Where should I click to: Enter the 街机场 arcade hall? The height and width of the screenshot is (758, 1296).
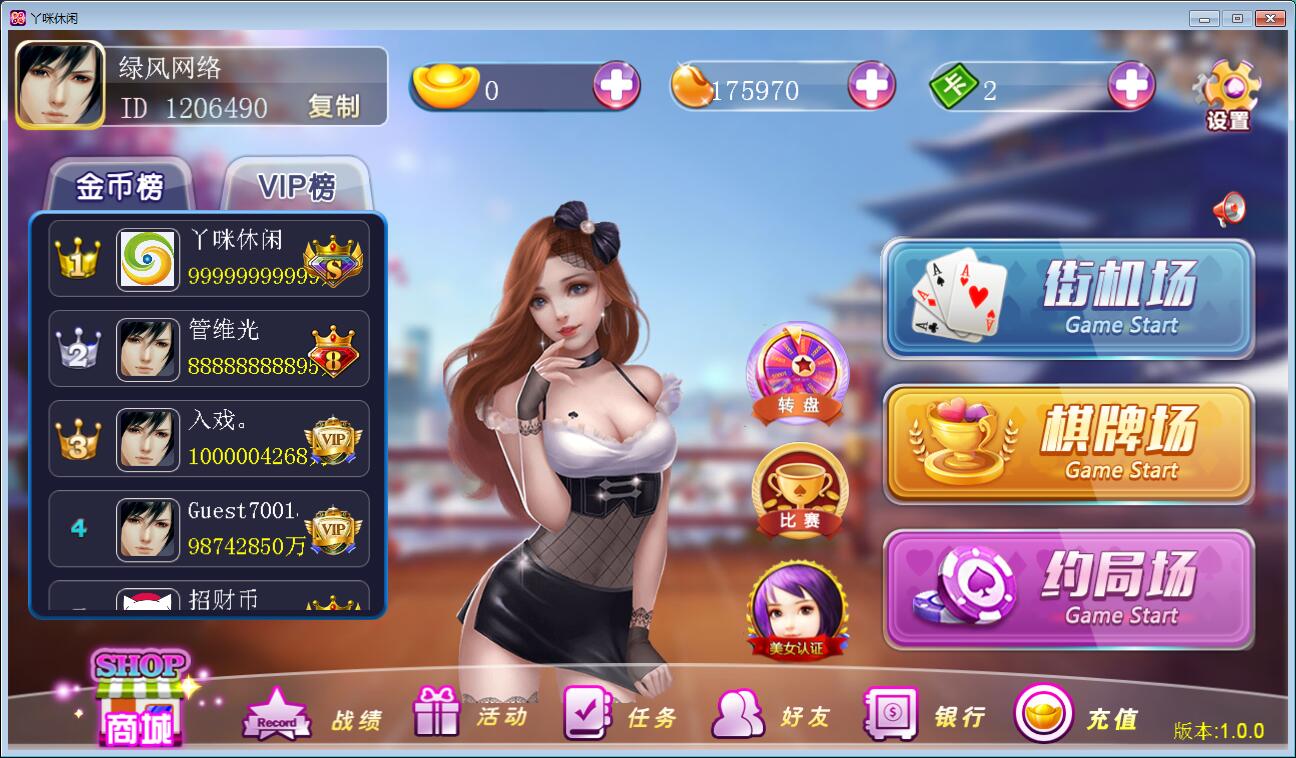(x=1068, y=298)
